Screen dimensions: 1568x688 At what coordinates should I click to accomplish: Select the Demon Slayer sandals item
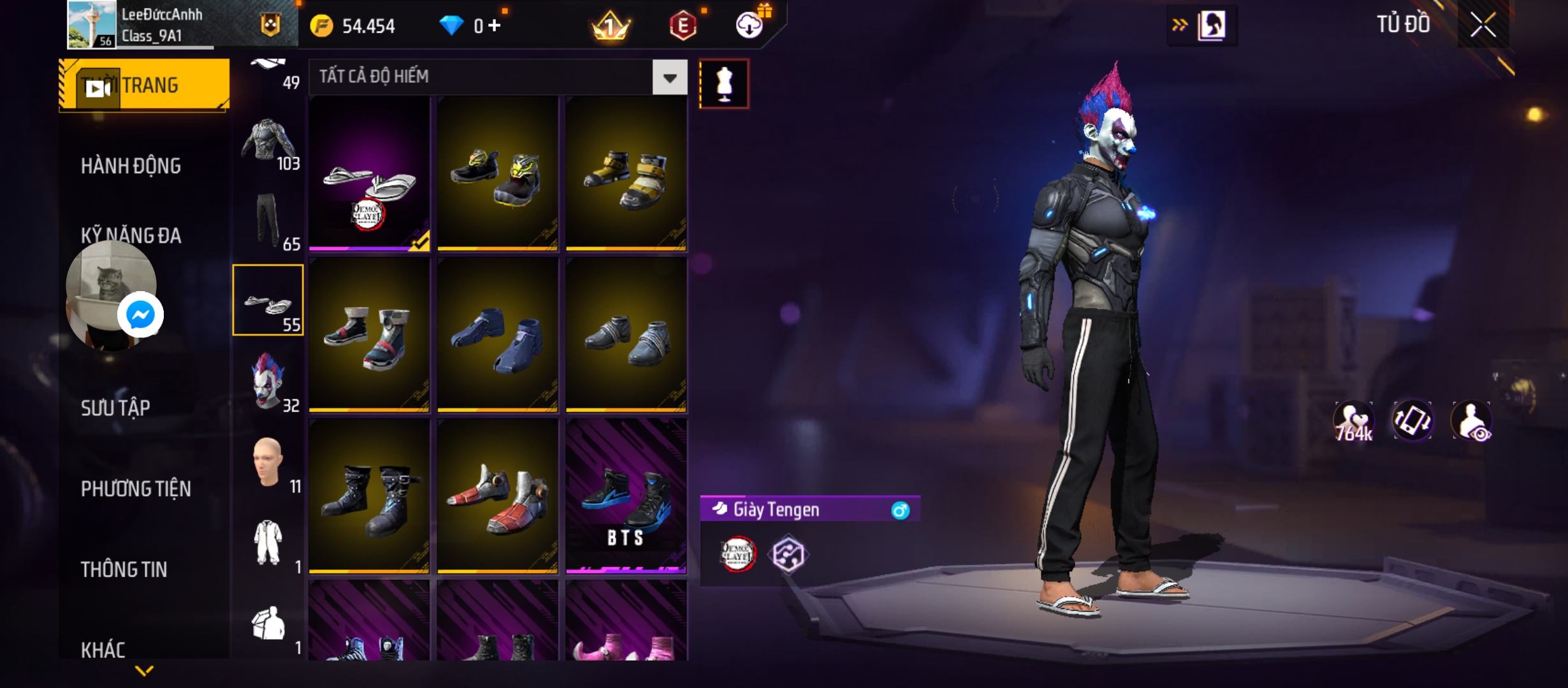coord(369,173)
